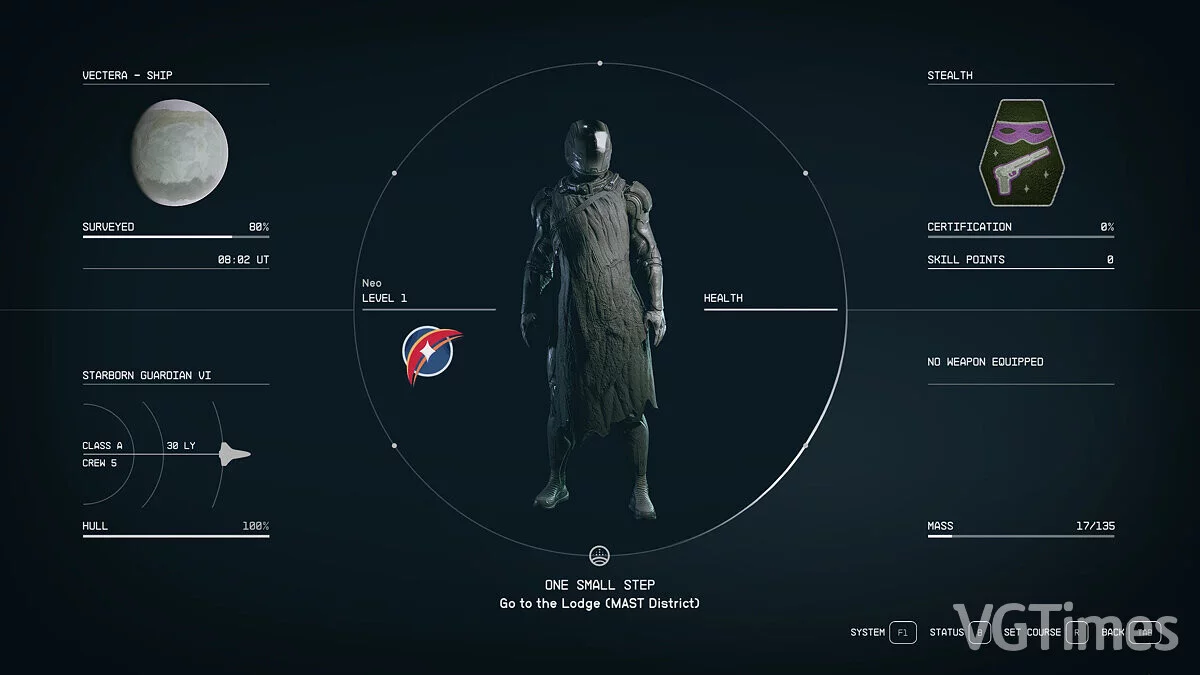Open skills via the Stealth badge
Viewport: 1200px width, 675px height.
point(1020,153)
